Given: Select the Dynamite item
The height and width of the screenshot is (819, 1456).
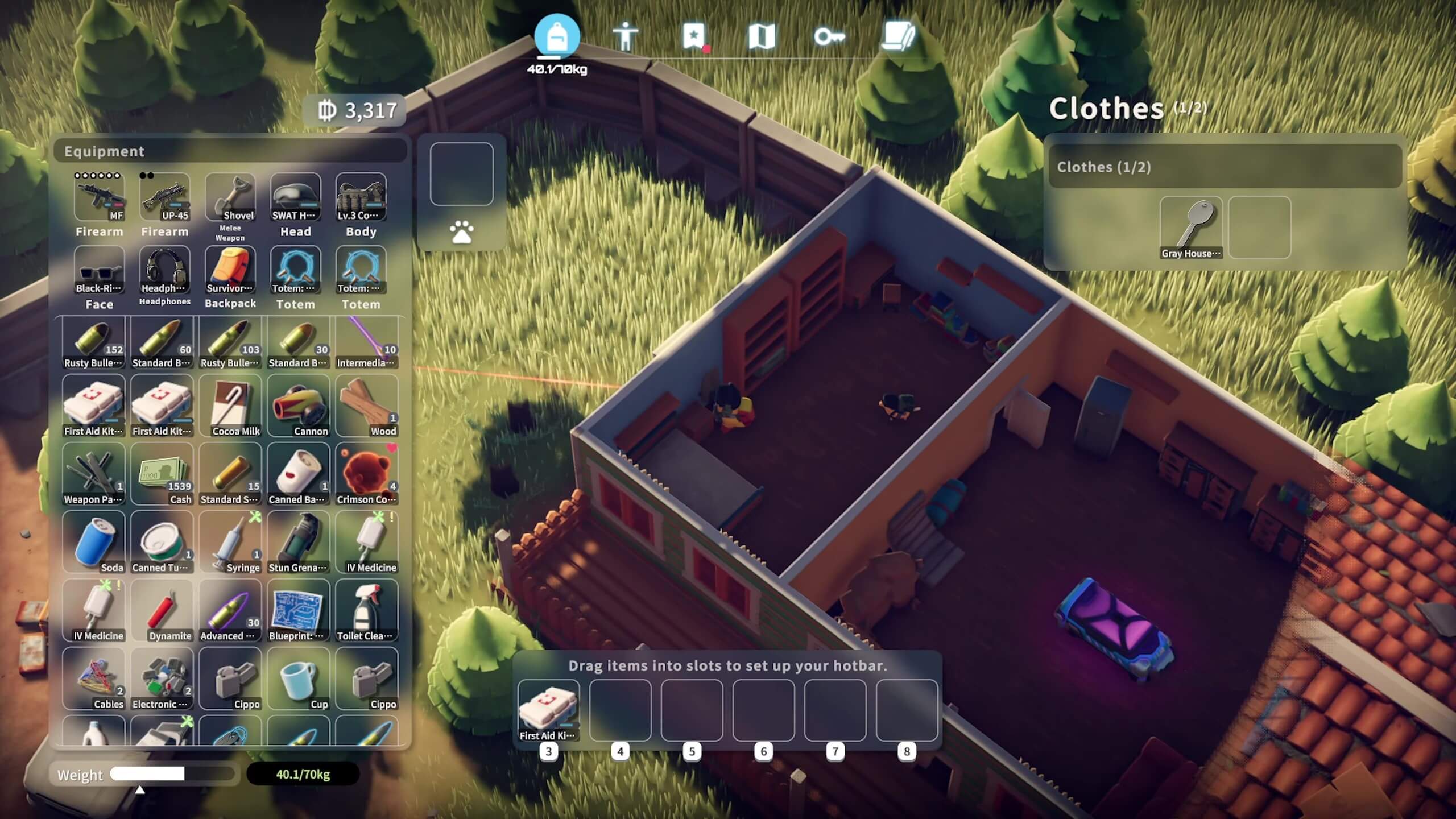Looking at the screenshot, I should (x=162, y=610).
